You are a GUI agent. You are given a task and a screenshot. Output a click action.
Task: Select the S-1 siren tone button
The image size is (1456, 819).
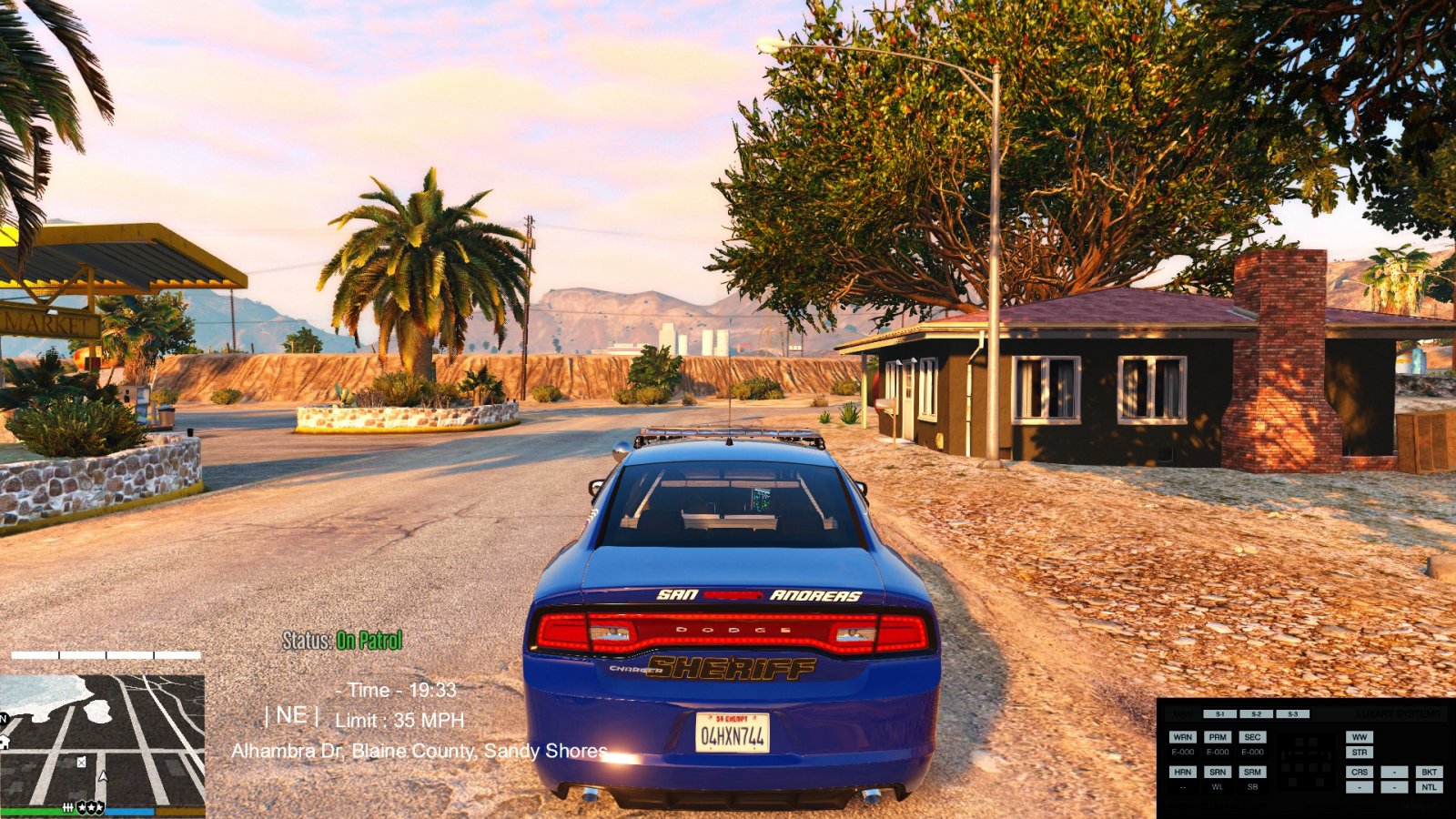[x=1220, y=714]
